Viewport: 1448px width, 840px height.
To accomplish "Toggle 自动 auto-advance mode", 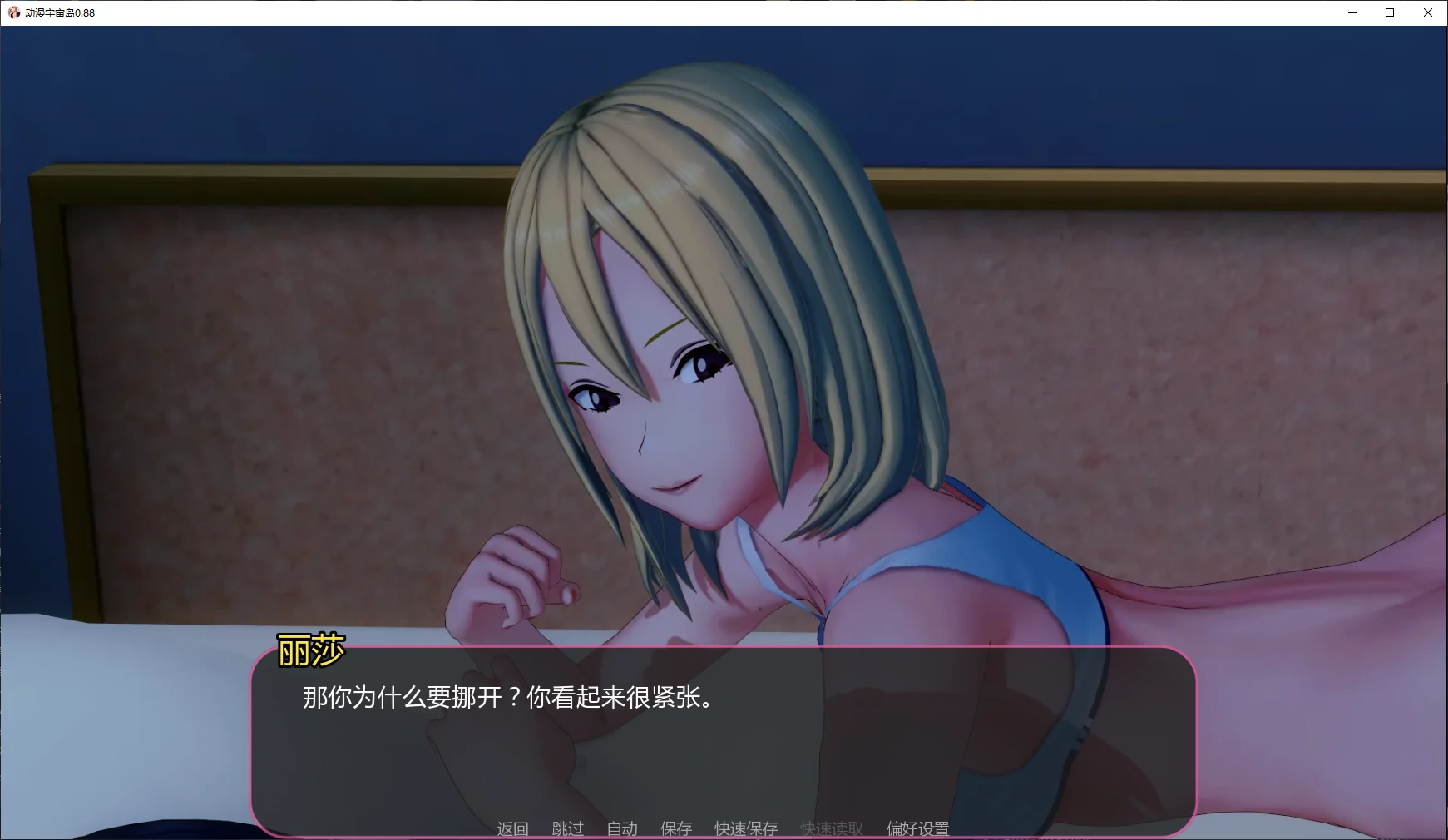I will (621, 828).
